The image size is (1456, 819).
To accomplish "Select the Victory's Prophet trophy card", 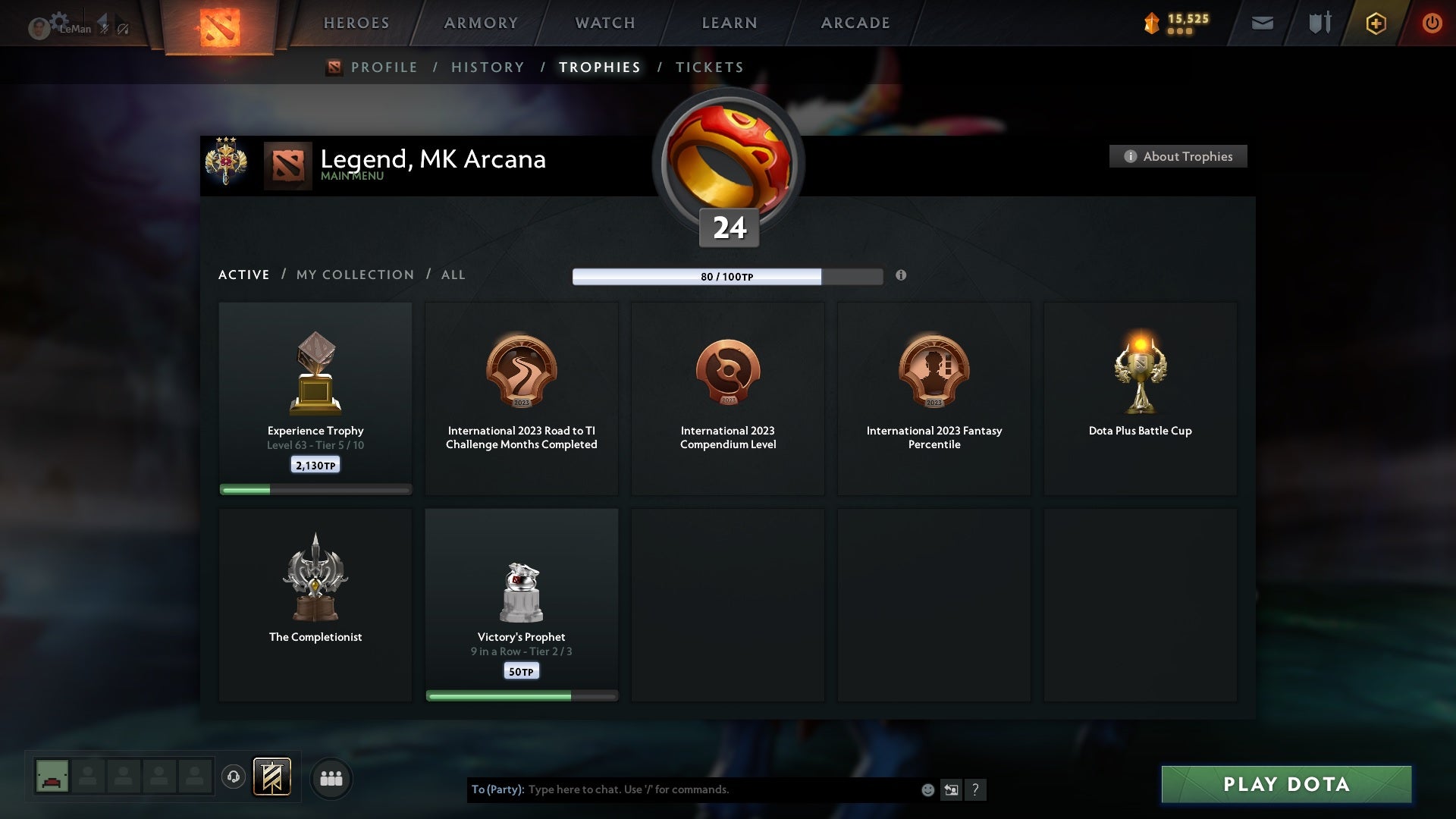I will point(522,603).
